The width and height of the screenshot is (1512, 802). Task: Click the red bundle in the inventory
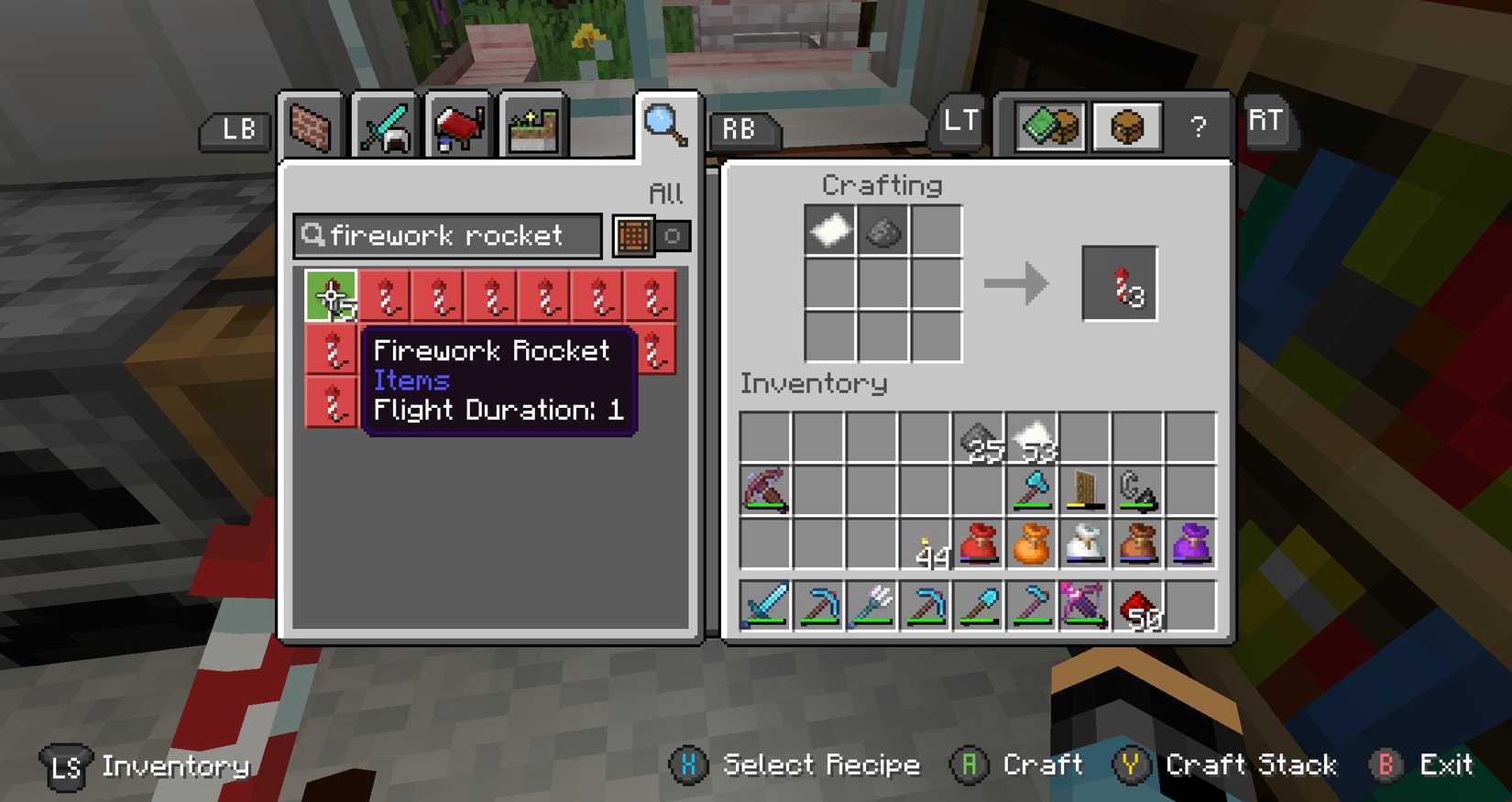point(980,544)
